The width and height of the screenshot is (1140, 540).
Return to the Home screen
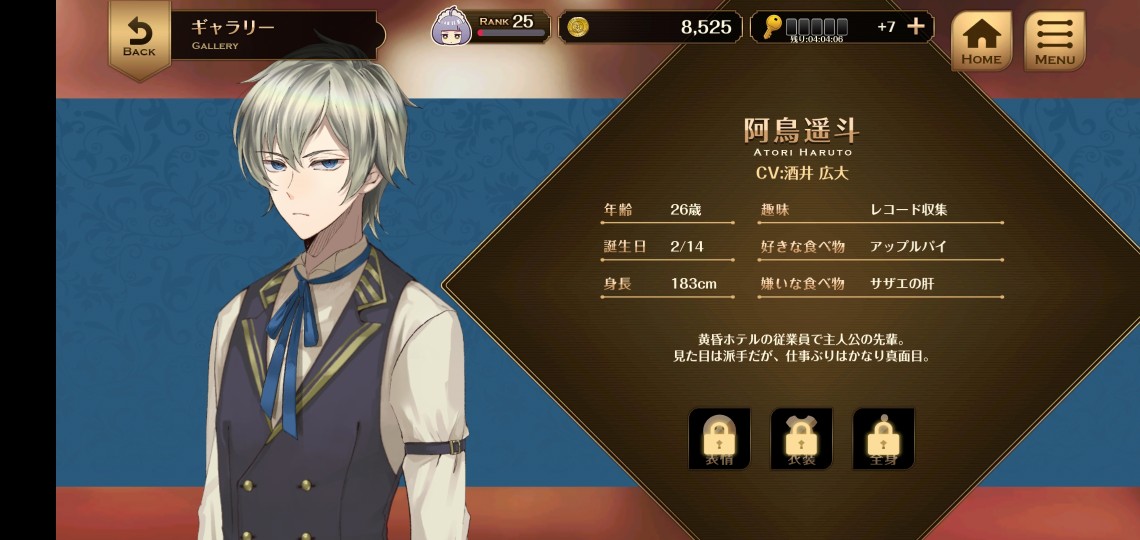point(980,41)
